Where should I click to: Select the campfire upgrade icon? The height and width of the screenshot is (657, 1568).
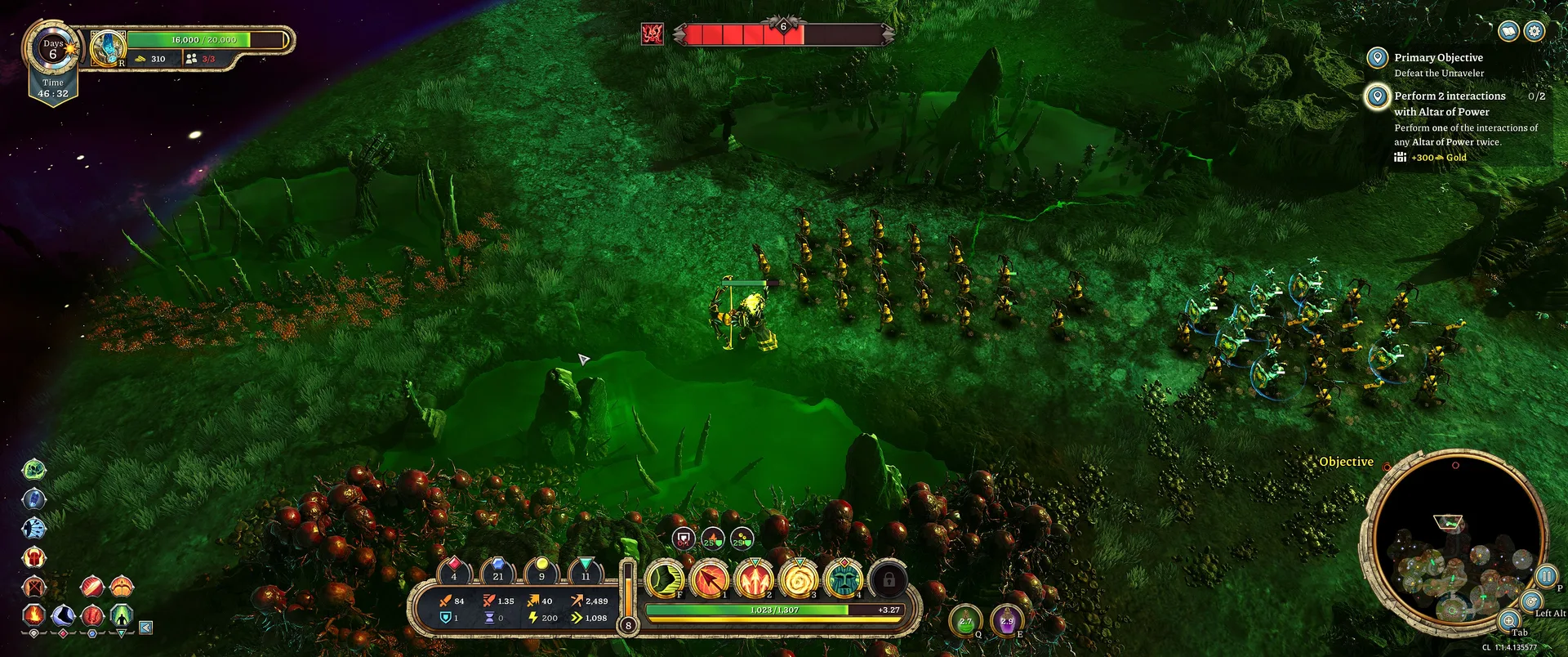[33, 613]
